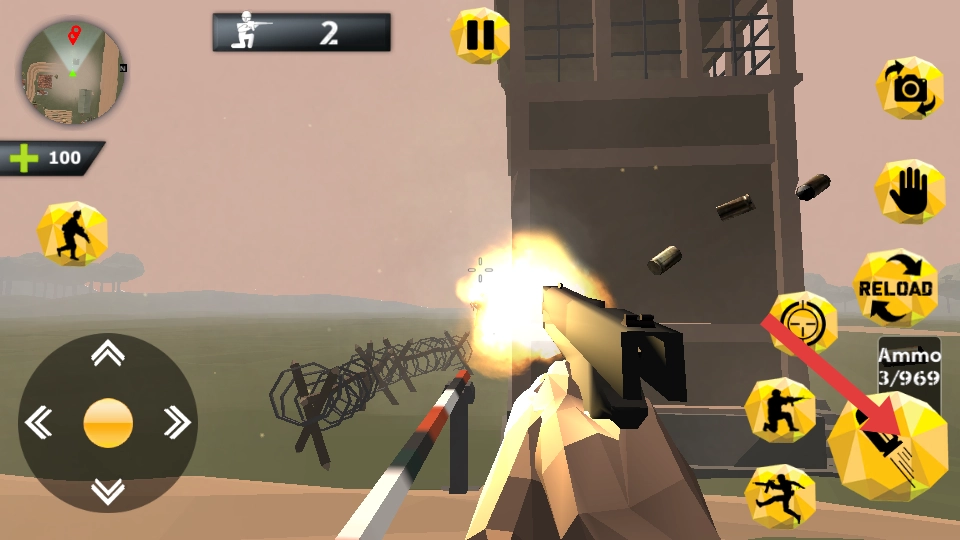Tap the kneeling soldier crouch button
This screenshot has height=540, width=960.
(780, 411)
